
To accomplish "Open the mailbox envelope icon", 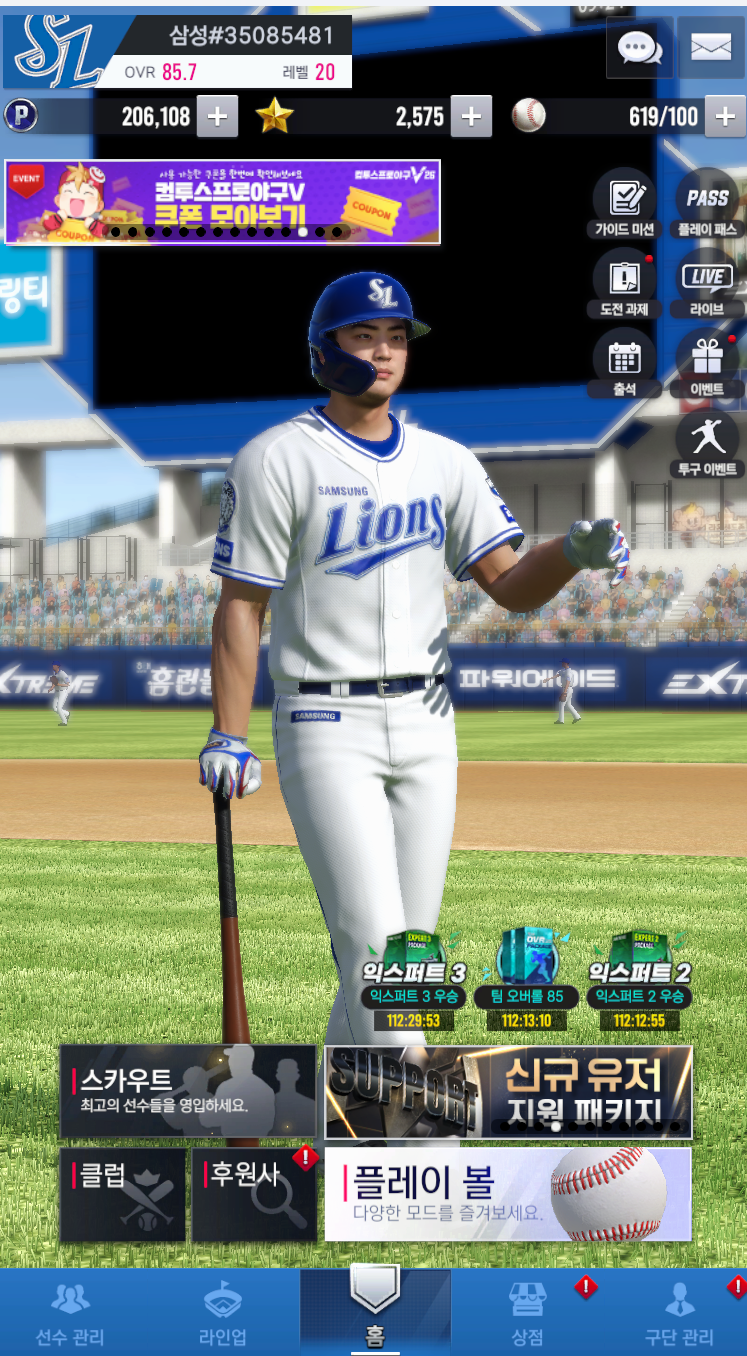I will pos(711,47).
